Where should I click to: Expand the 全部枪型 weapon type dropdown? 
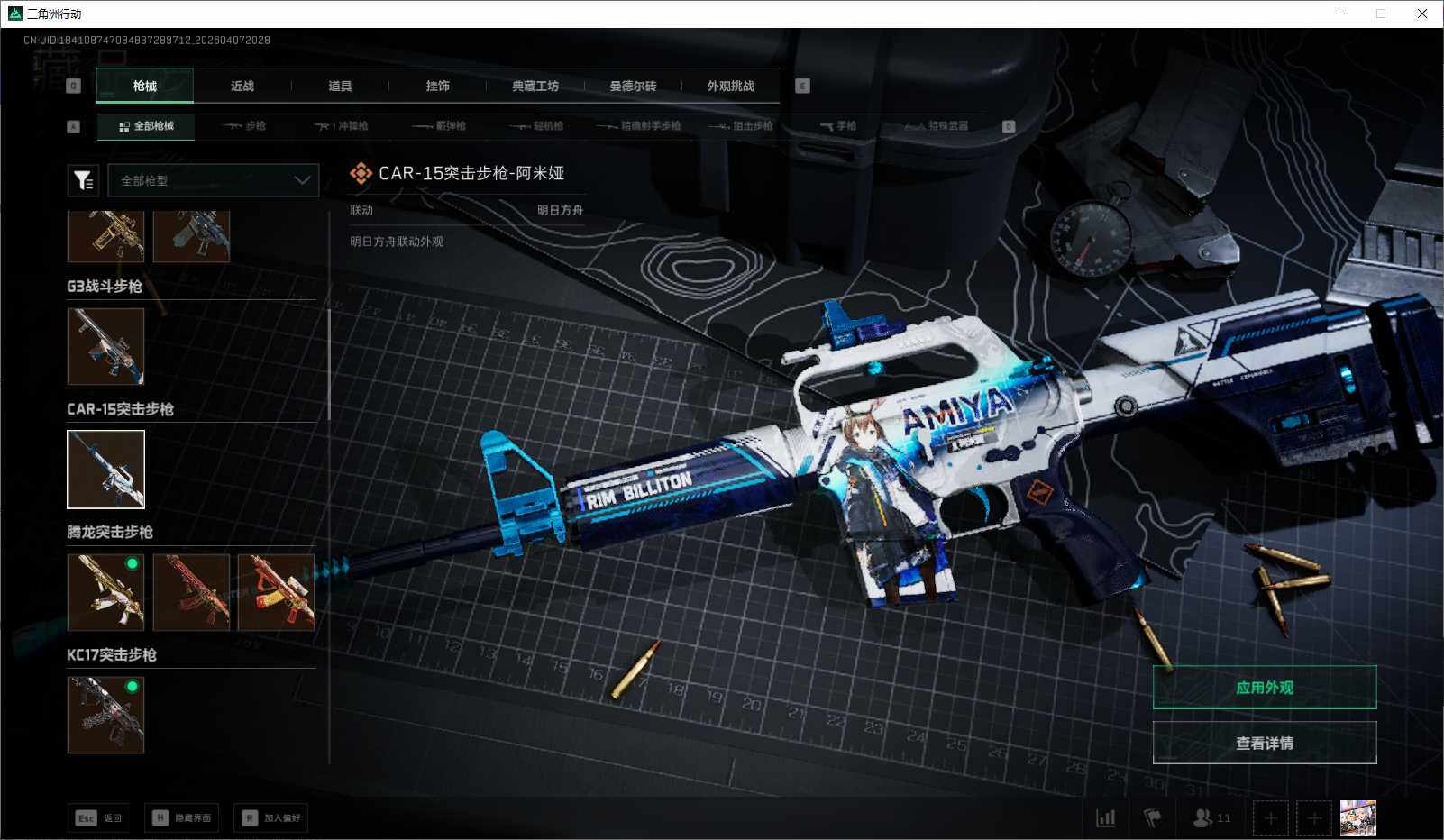point(214,180)
